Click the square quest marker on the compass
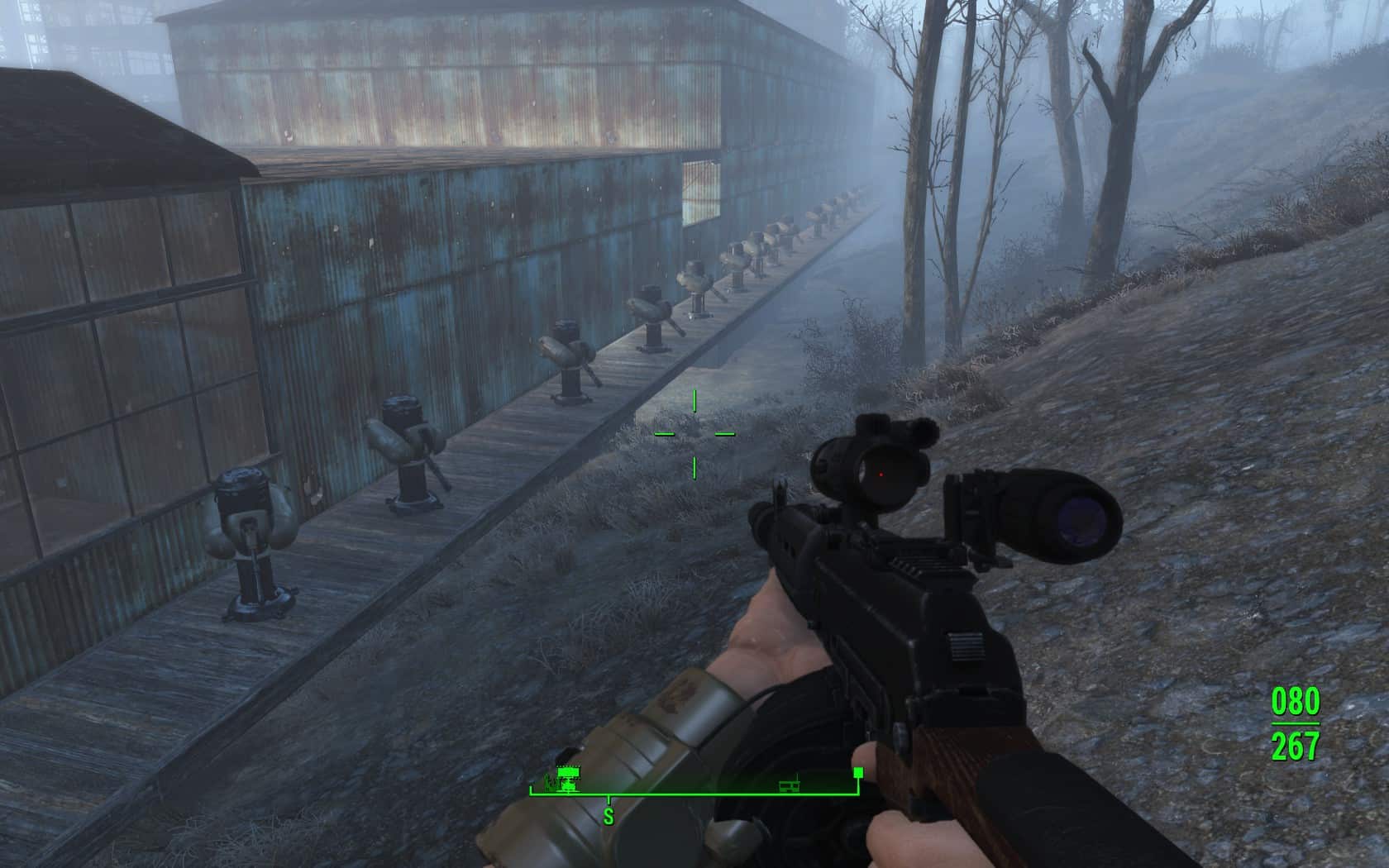Screen dimensions: 1389x868 click(857, 772)
